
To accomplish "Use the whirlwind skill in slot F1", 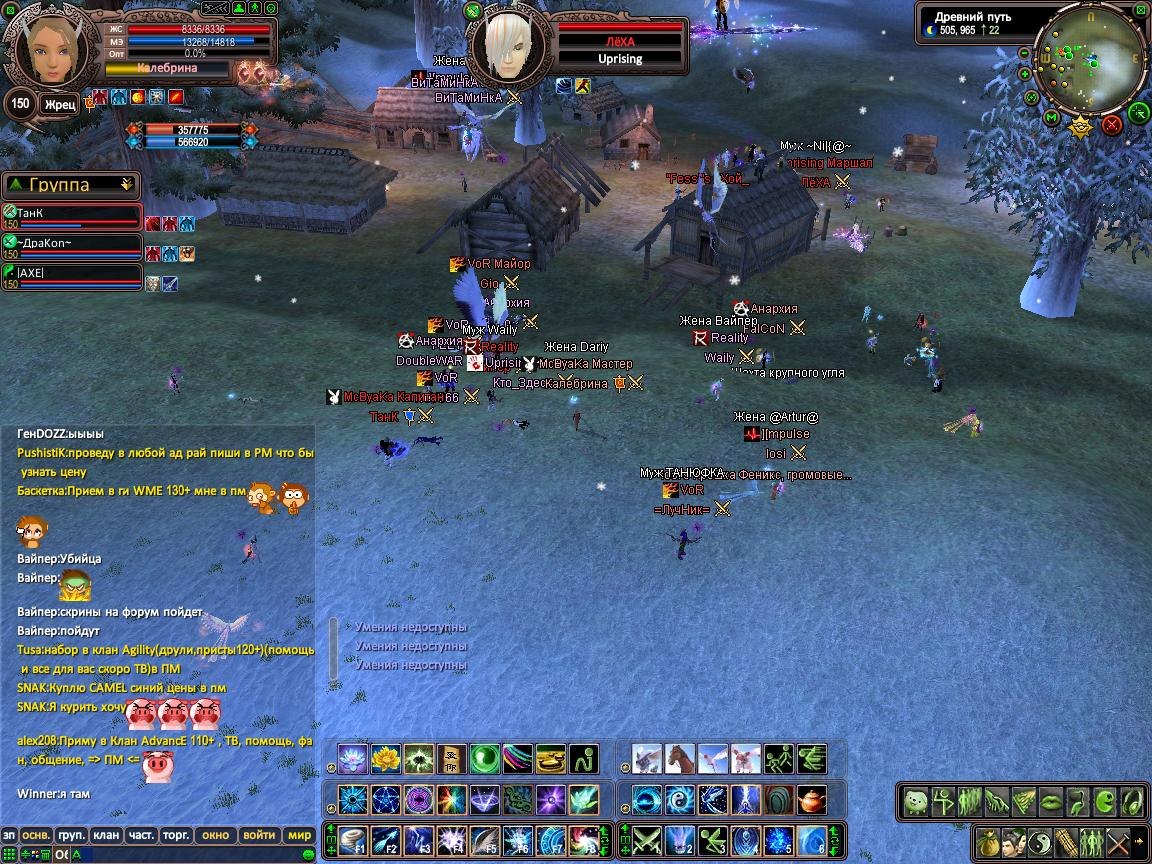I will pos(354,840).
